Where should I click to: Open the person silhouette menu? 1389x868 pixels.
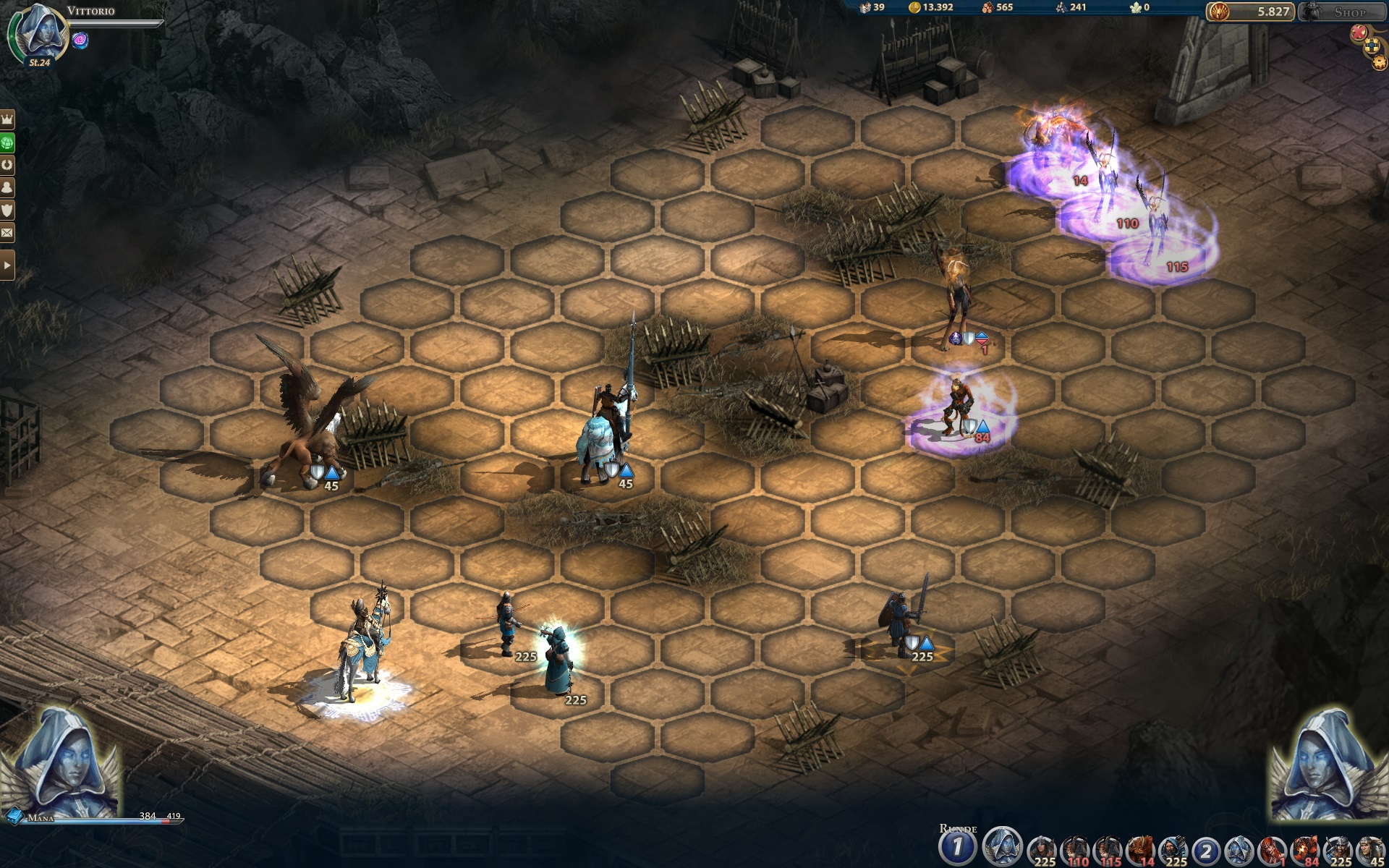pos(7,187)
